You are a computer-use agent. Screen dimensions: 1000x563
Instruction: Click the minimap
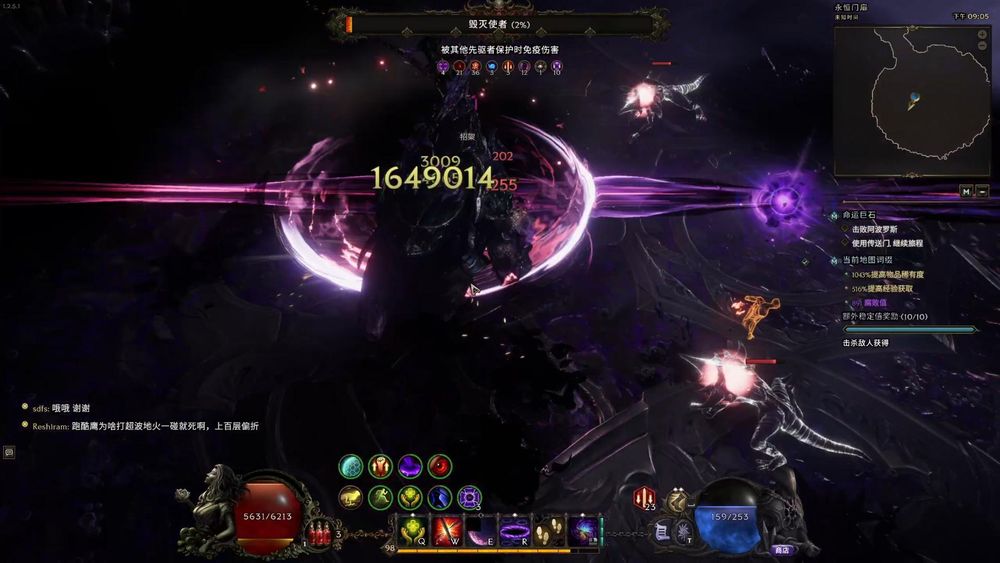(x=911, y=101)
